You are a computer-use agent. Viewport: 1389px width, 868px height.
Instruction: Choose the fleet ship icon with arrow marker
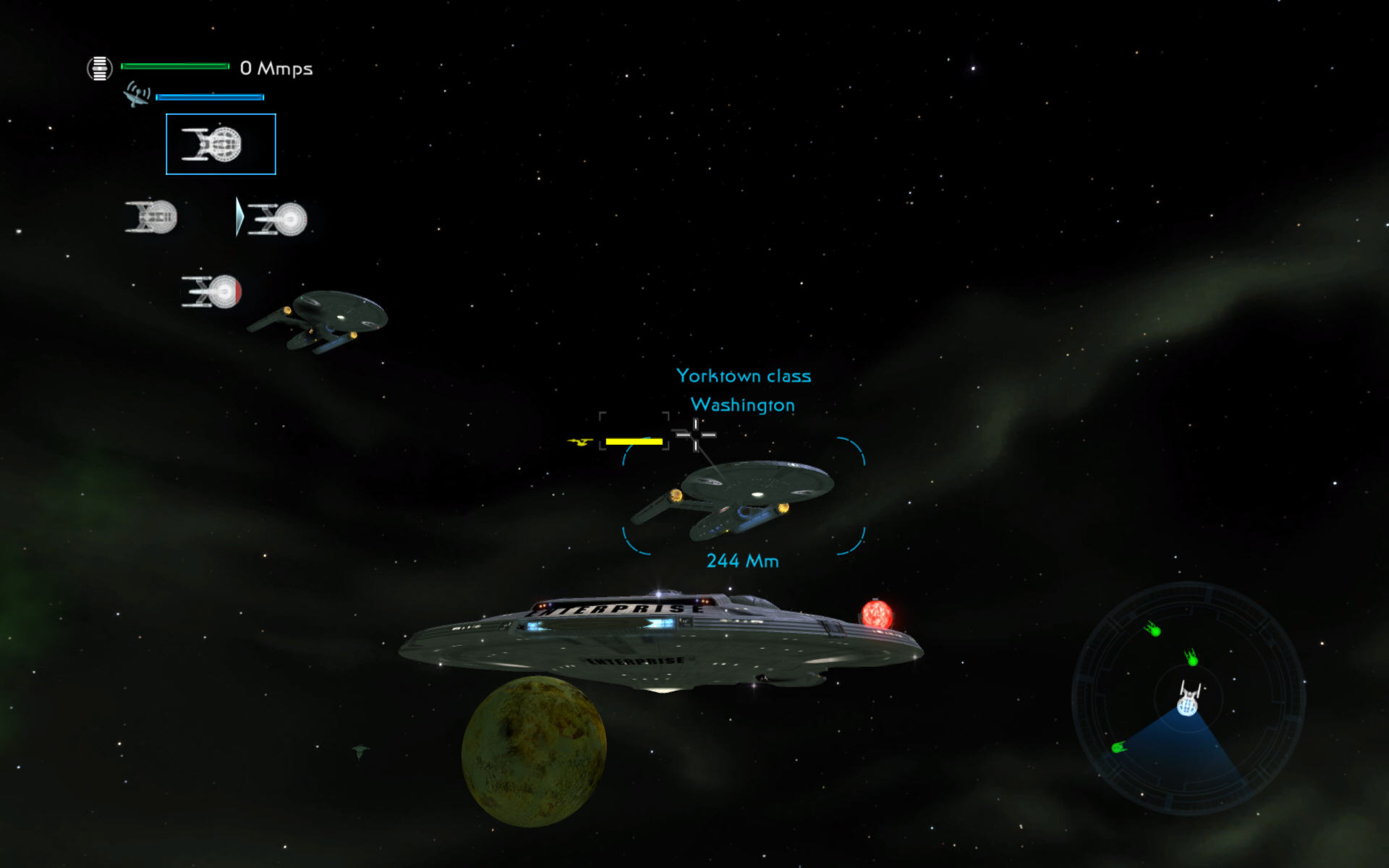[x=279, y=218]
